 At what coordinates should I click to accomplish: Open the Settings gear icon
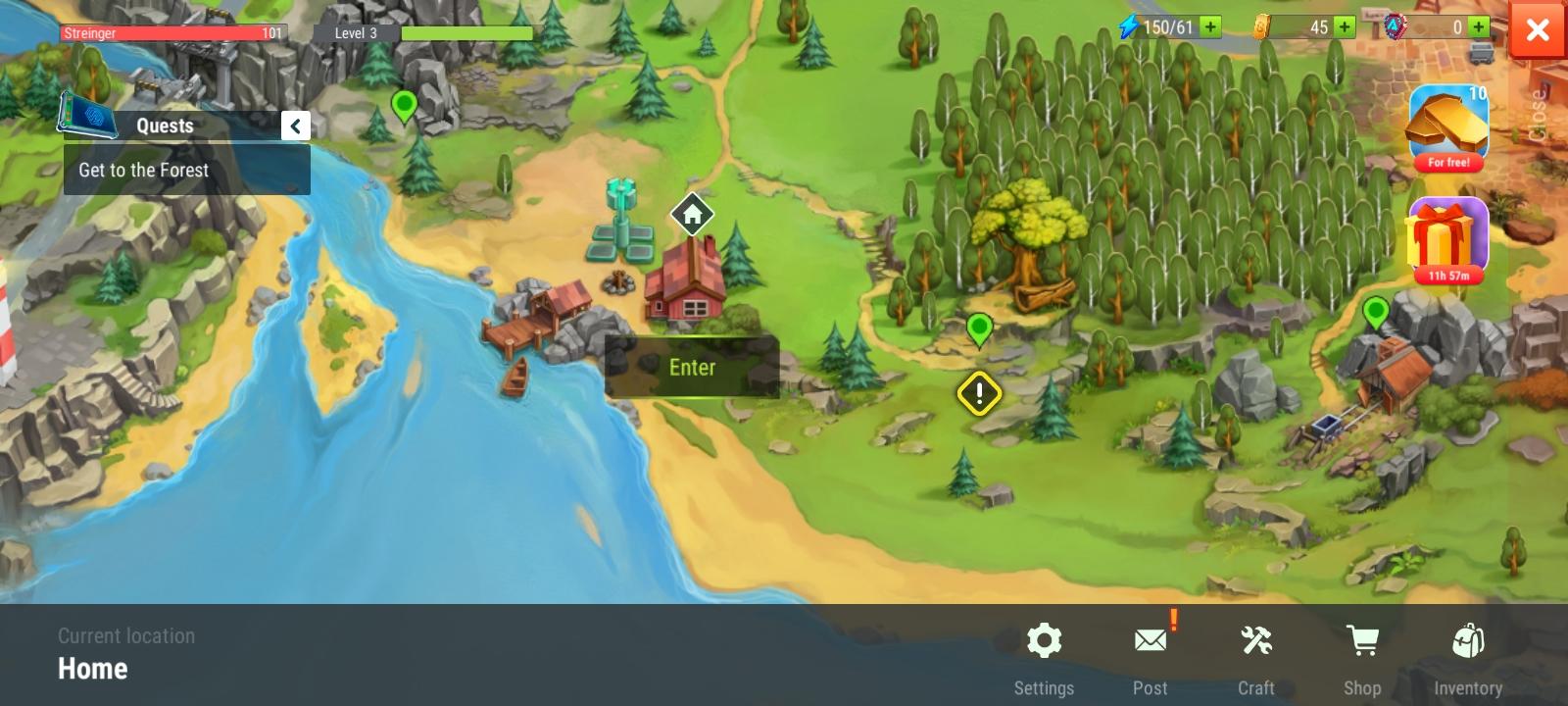point(1045,640)
